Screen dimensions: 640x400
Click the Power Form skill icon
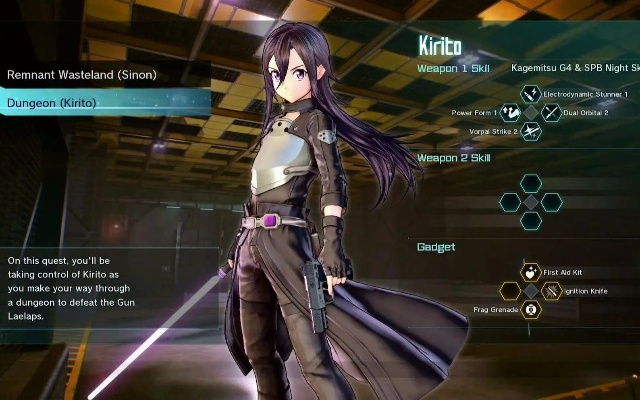(511, 113)
